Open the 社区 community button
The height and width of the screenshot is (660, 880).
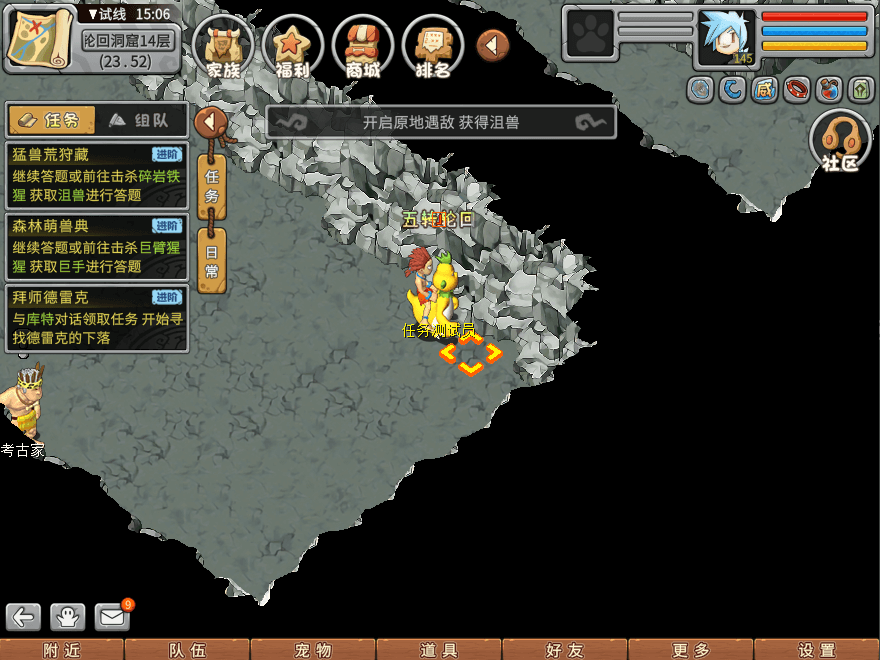[x=840, y=141]
